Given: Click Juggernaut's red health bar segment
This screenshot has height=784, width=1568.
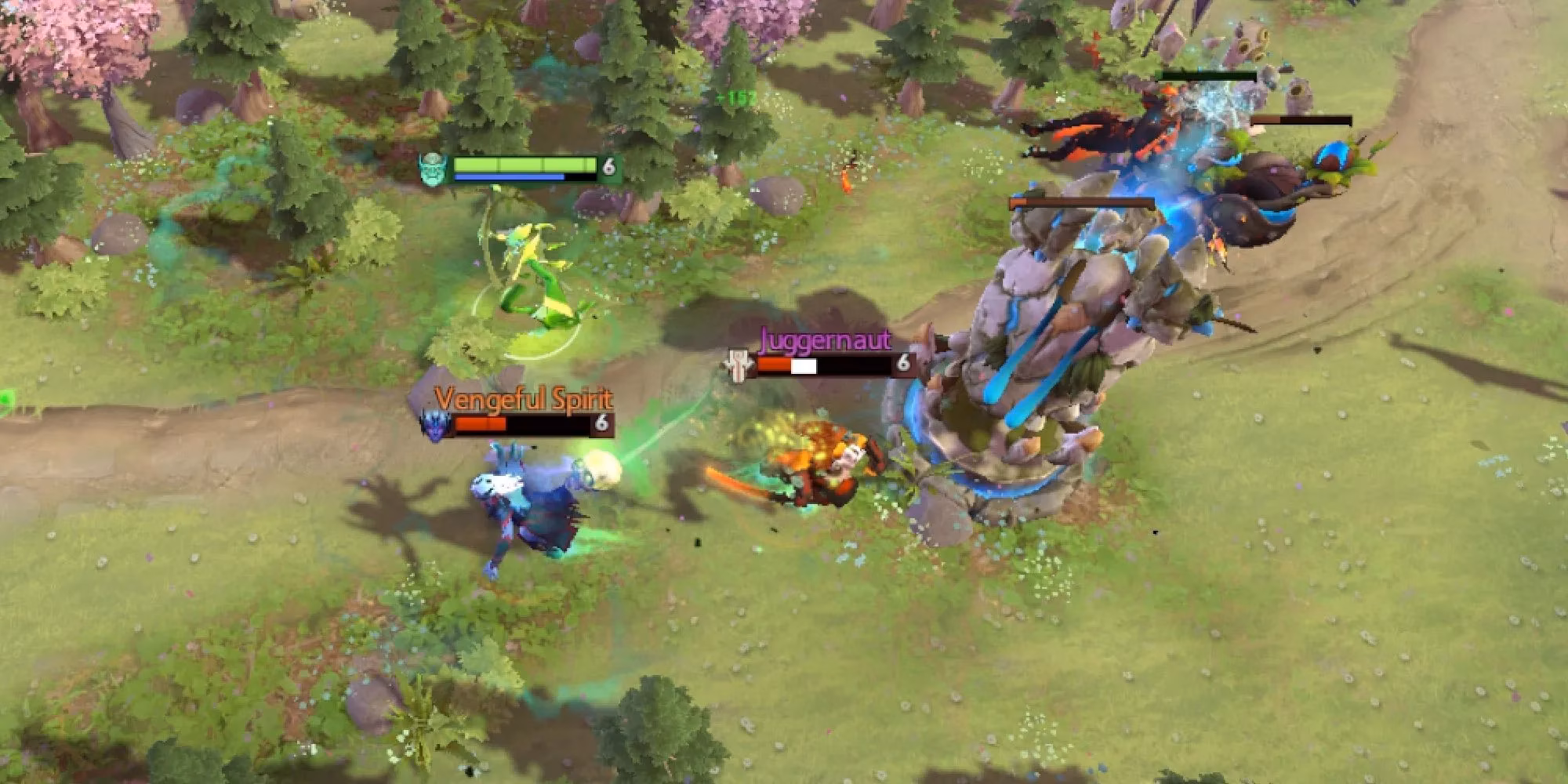Looking at the screenshot, I should coord(776,365).
